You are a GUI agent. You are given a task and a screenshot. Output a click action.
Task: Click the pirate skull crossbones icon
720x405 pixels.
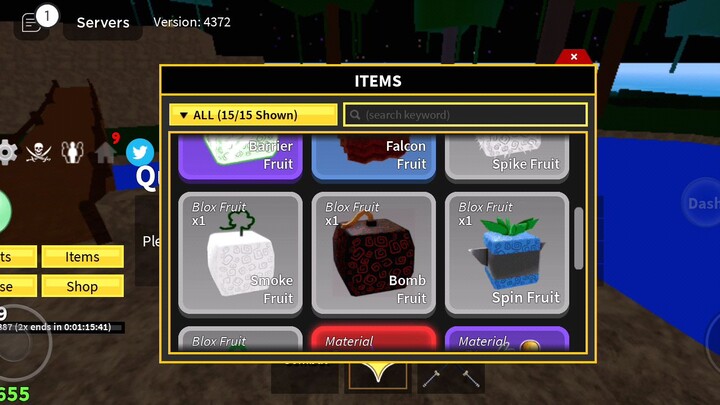coord(38,152)
